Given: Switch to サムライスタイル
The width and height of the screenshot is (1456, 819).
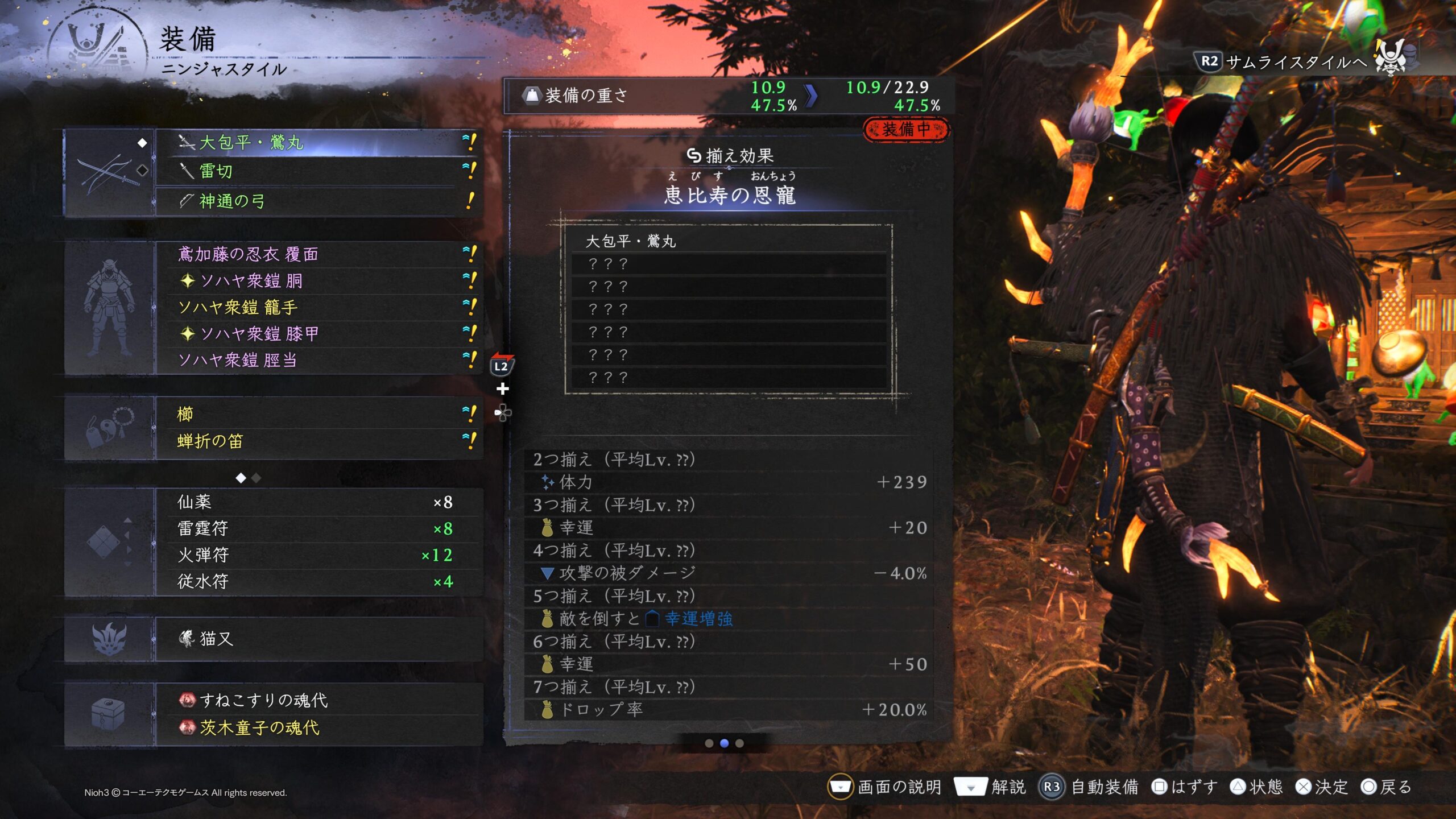Looking at the screenshot, I should (x=1297, y=61).
